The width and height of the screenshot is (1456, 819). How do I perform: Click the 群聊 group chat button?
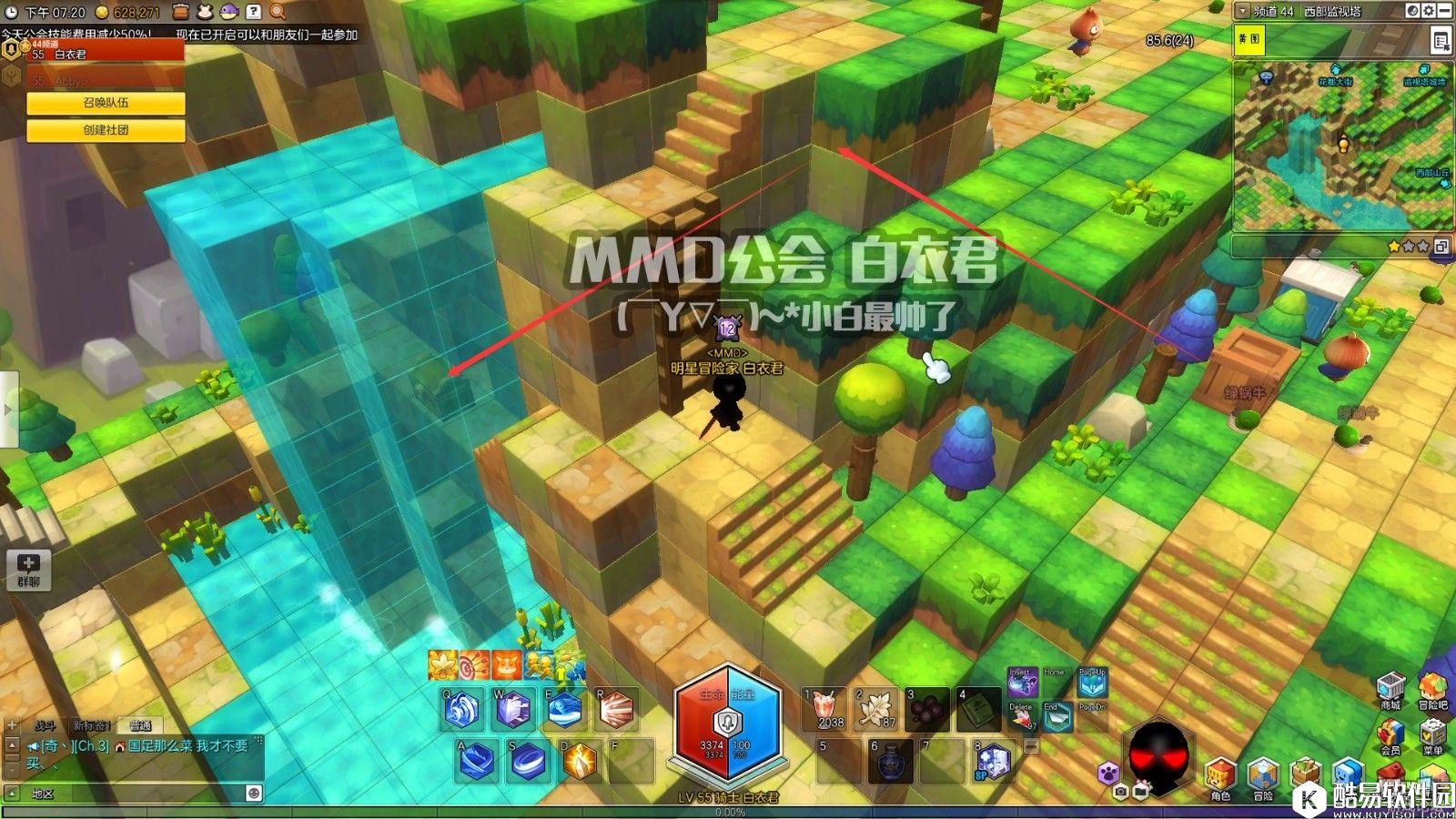[x=28, y=570]
